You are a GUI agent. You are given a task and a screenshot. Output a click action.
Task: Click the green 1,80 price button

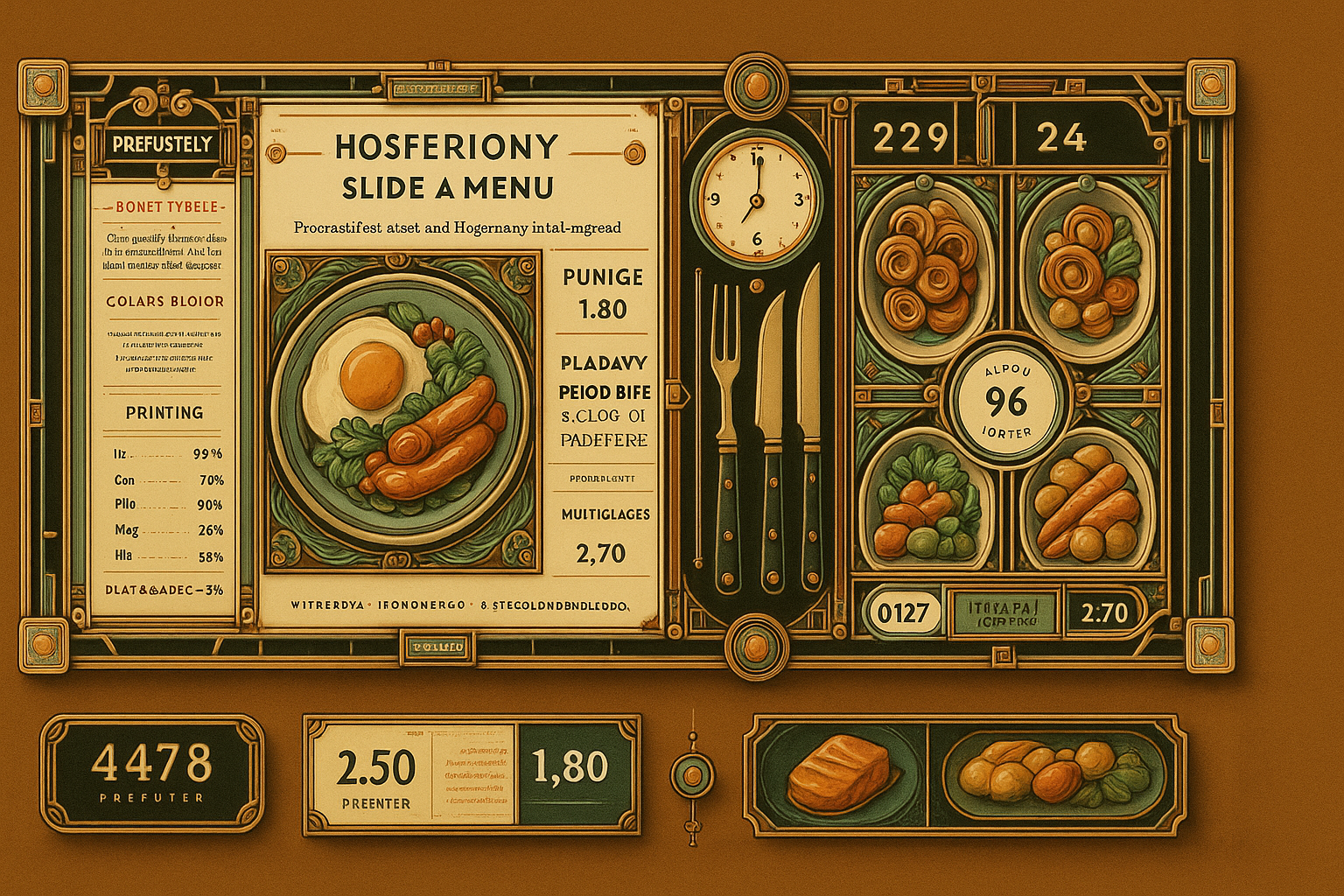(570, 768)
